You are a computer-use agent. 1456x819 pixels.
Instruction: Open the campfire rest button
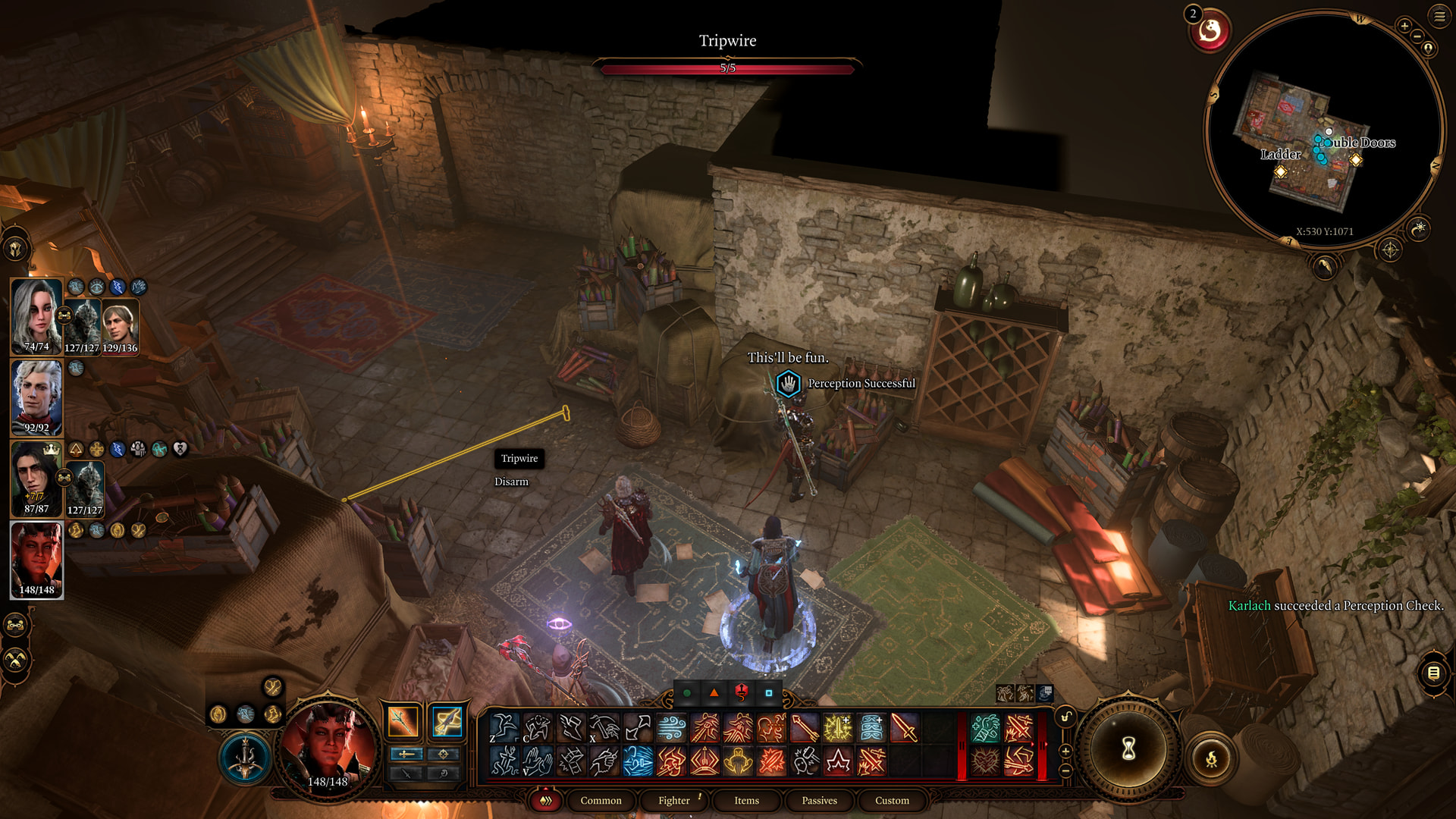tap(1211, 758)
